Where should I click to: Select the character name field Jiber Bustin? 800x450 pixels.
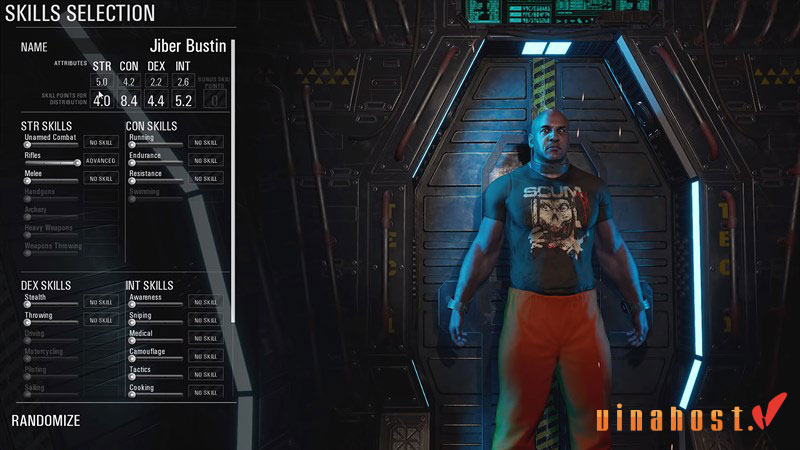[187, 46]
